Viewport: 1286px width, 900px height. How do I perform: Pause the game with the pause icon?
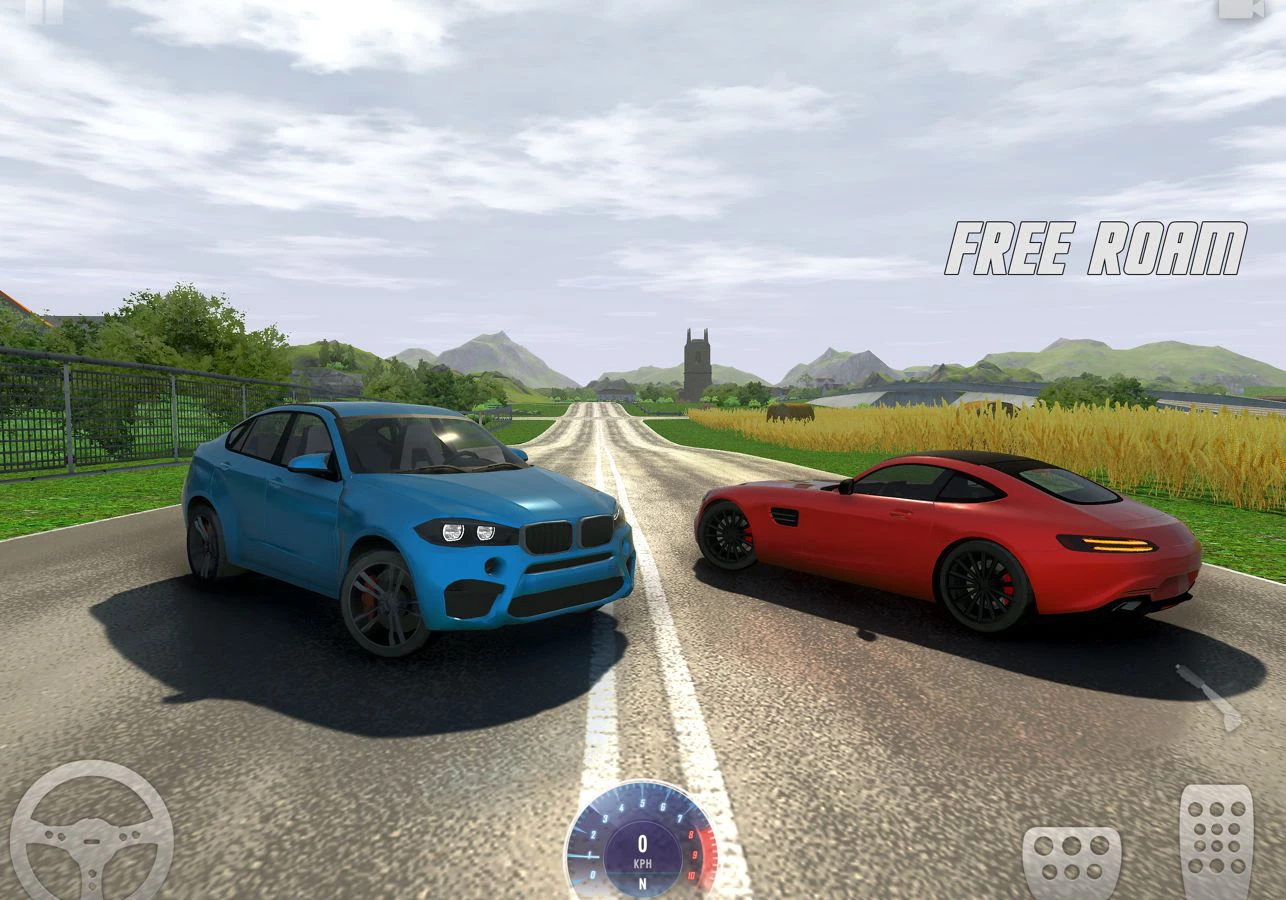point(44,9)
